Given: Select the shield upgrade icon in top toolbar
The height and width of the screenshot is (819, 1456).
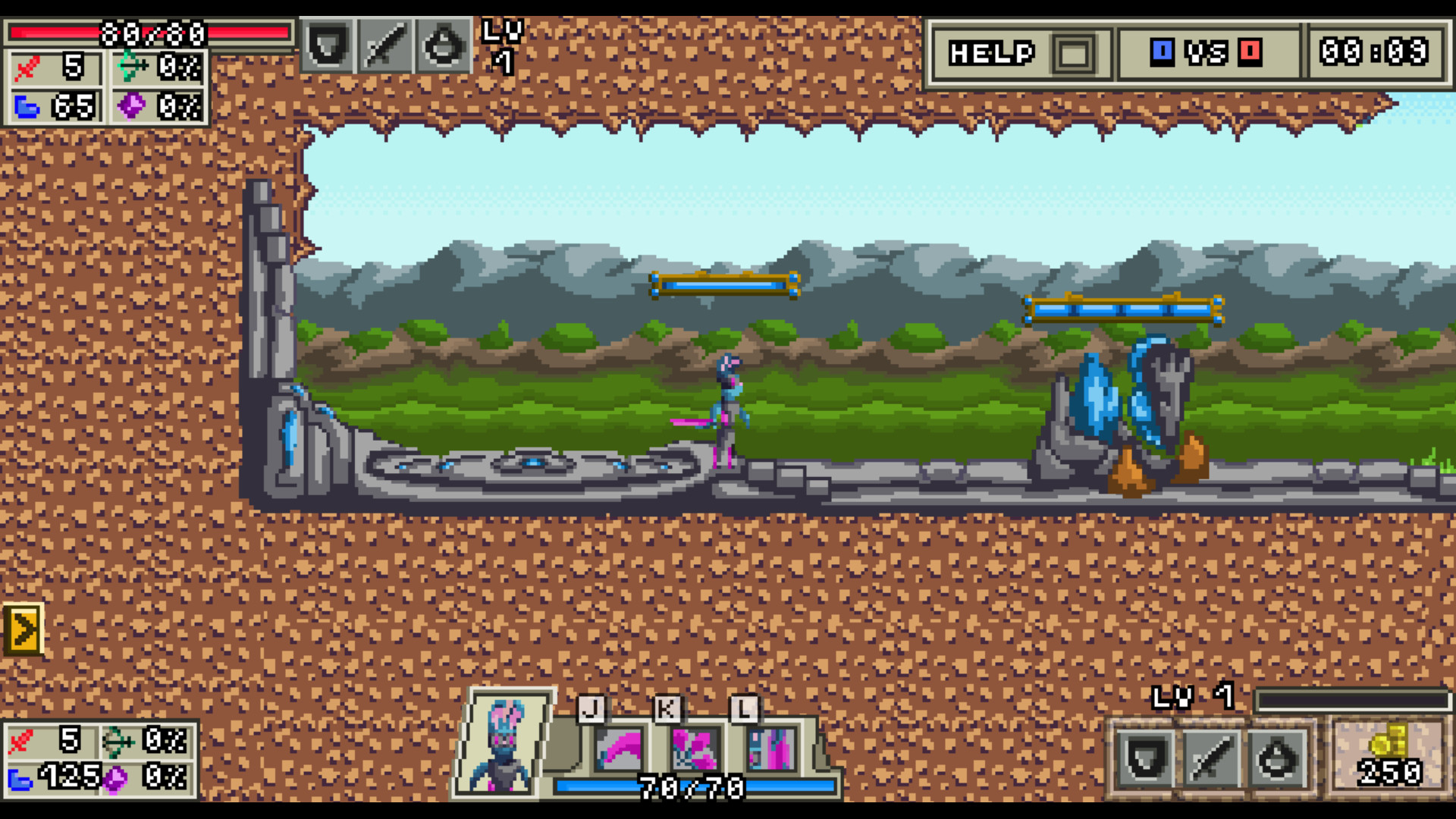Looking at the screenshot, I should coord(328,46).
